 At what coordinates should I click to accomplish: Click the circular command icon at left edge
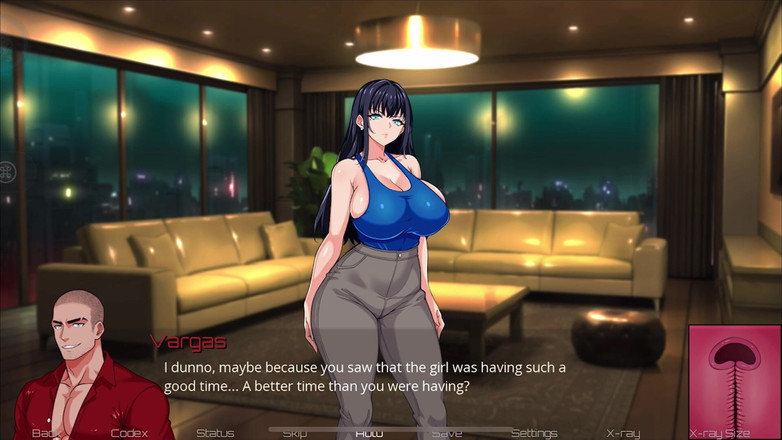(x=7, y=172)
